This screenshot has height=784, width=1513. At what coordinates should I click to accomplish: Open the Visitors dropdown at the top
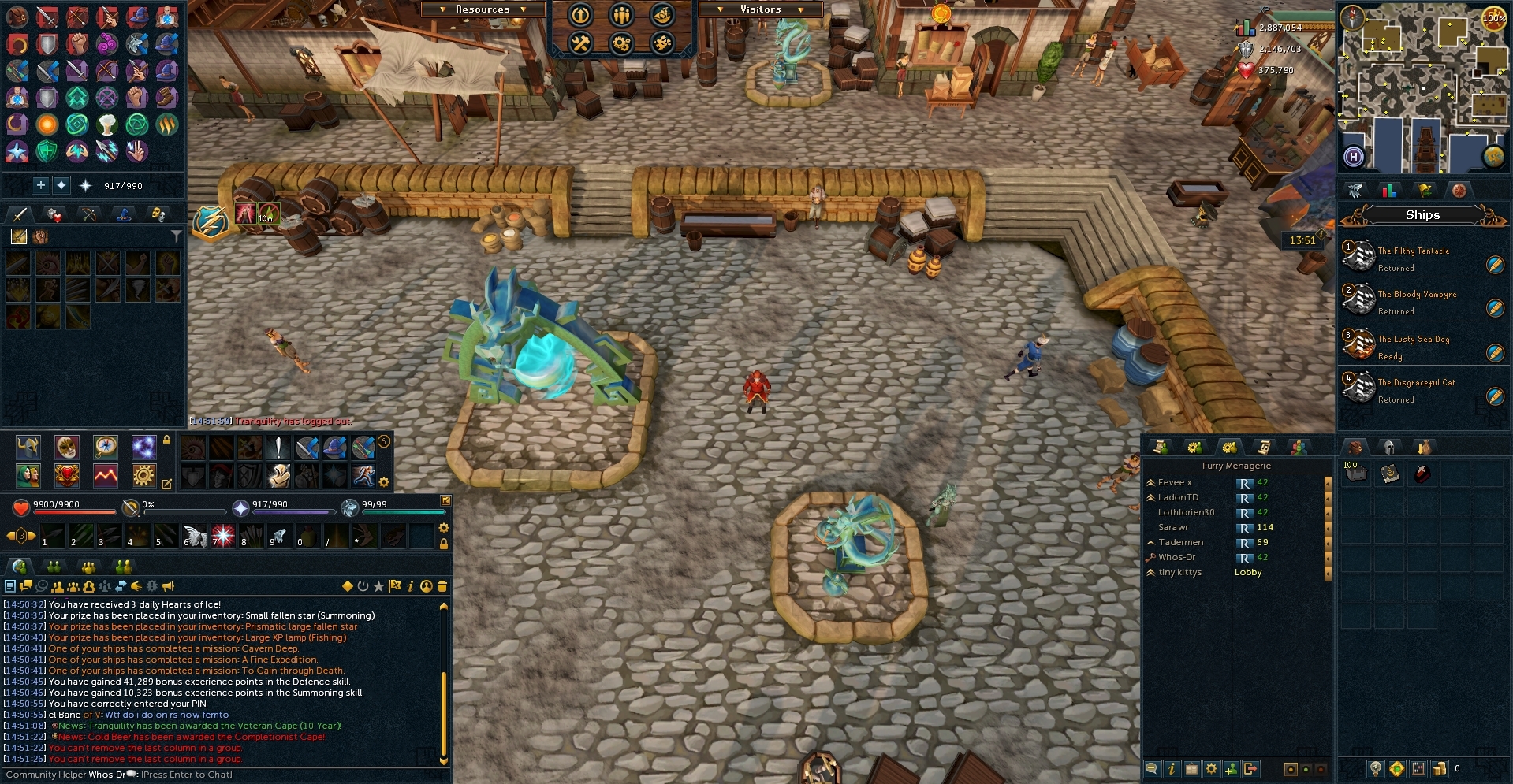click(x=758, y=9)
